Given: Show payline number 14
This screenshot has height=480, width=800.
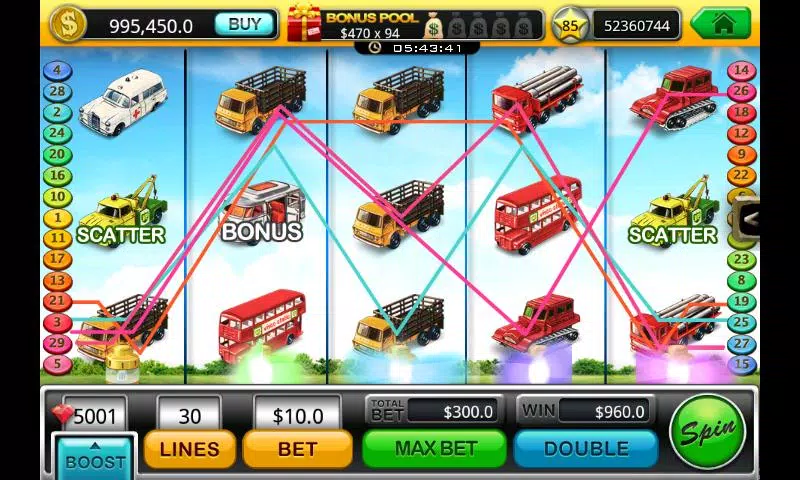Looking at the screenshot, I should click(741, 70).
